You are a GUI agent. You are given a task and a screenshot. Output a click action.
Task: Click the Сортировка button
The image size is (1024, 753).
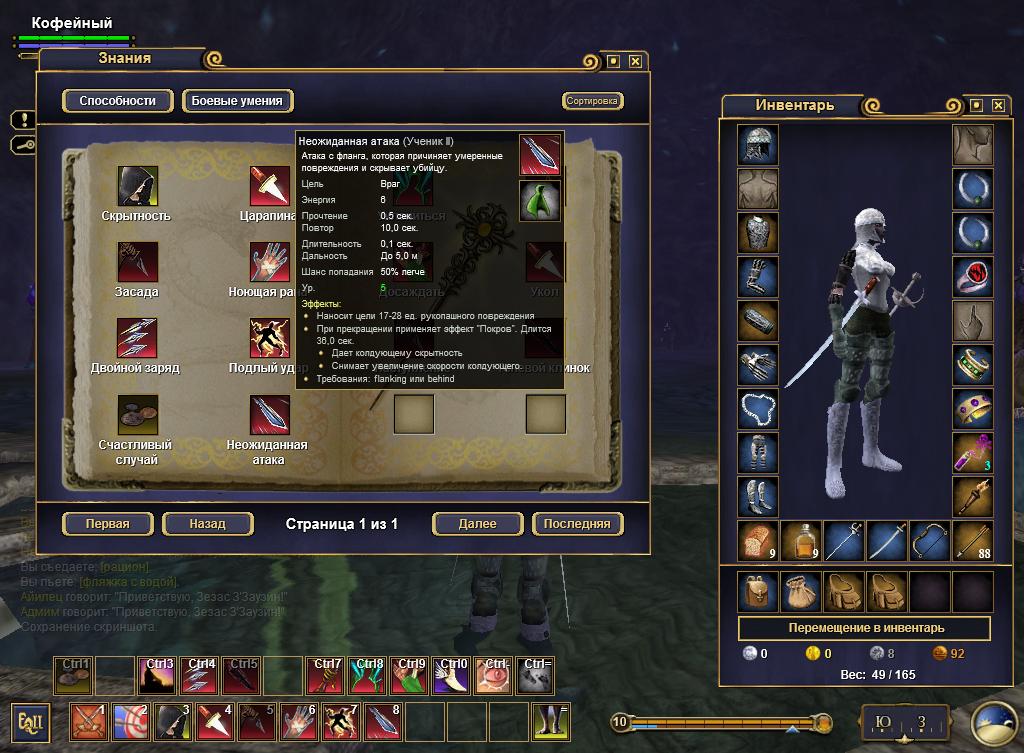point(592,101)
